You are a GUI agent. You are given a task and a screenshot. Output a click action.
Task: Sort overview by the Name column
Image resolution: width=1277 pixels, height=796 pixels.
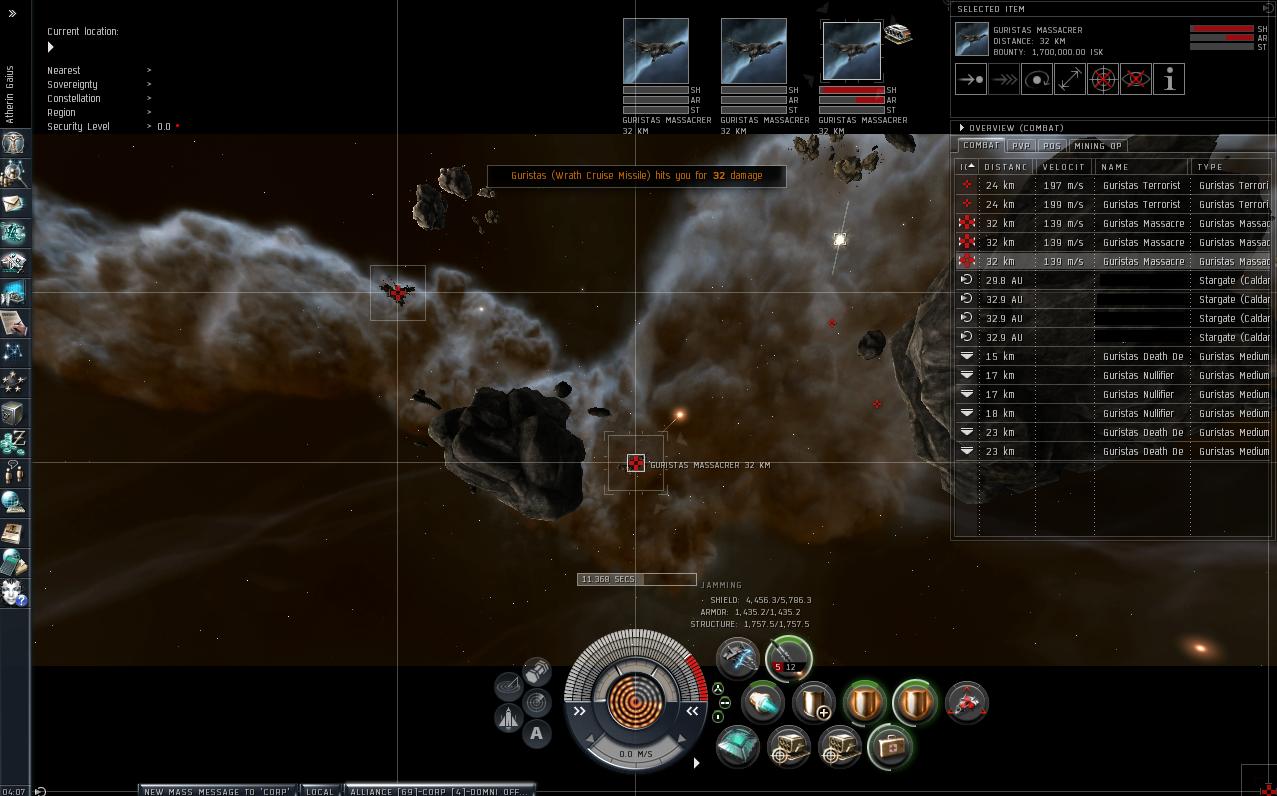(1140, 167)
